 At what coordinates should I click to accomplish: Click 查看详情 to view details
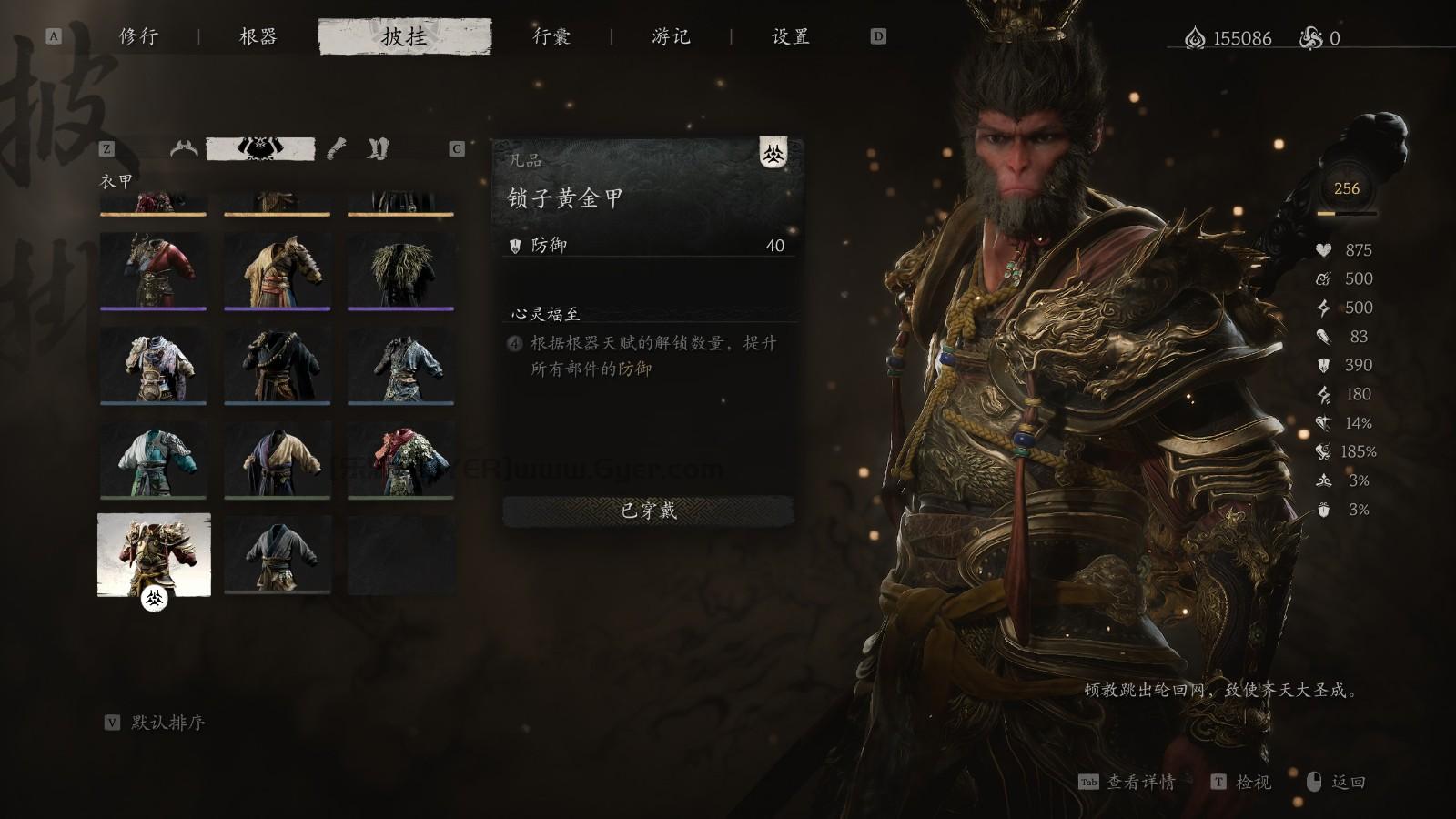pos(1139,783)
